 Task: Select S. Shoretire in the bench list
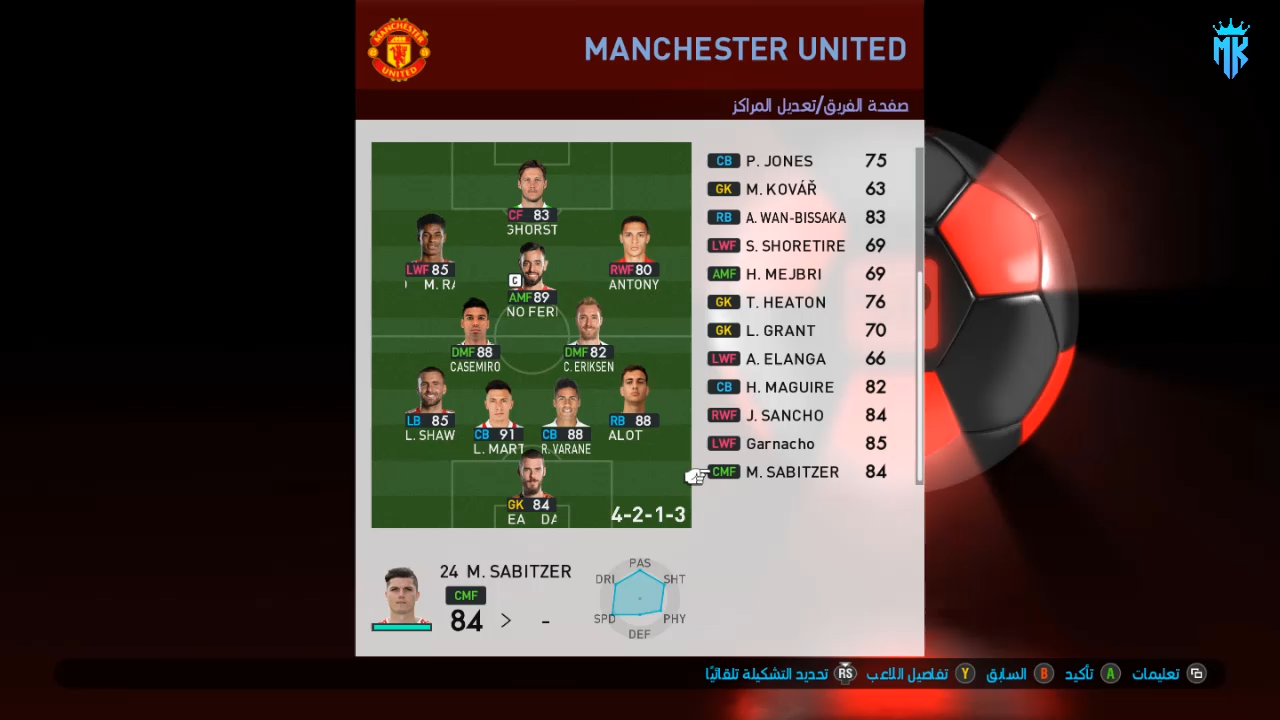tap(797, 246)
